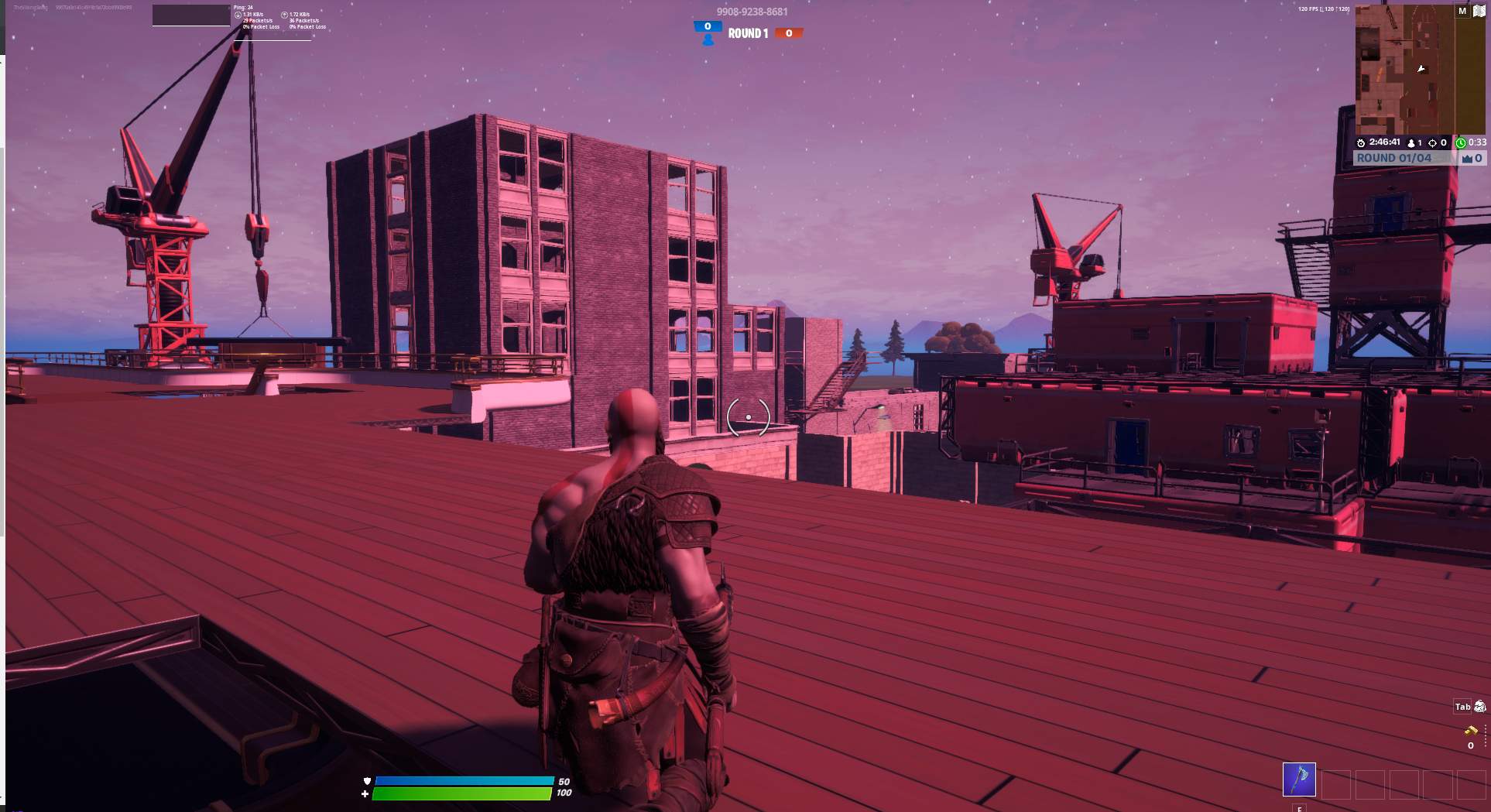The width and height of the screenshot is (1491, 812).
Task: Click the health cross icon beside the green bar
Action: coord(365,795)
